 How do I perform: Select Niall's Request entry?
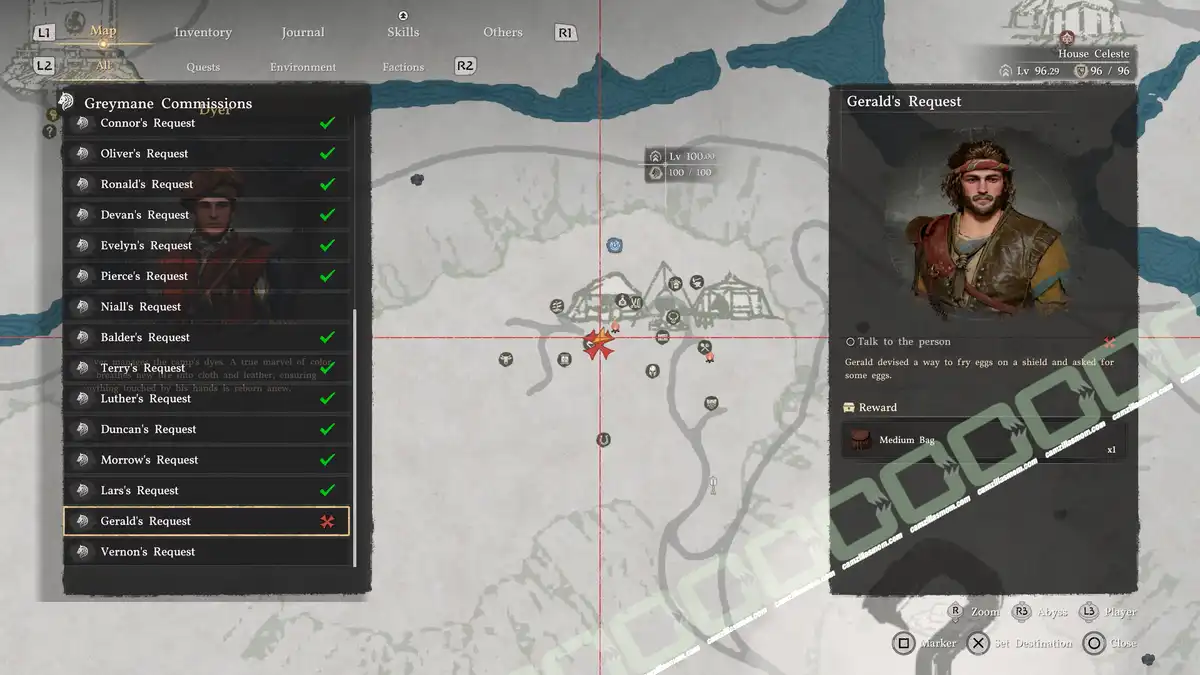click(207, 307)
